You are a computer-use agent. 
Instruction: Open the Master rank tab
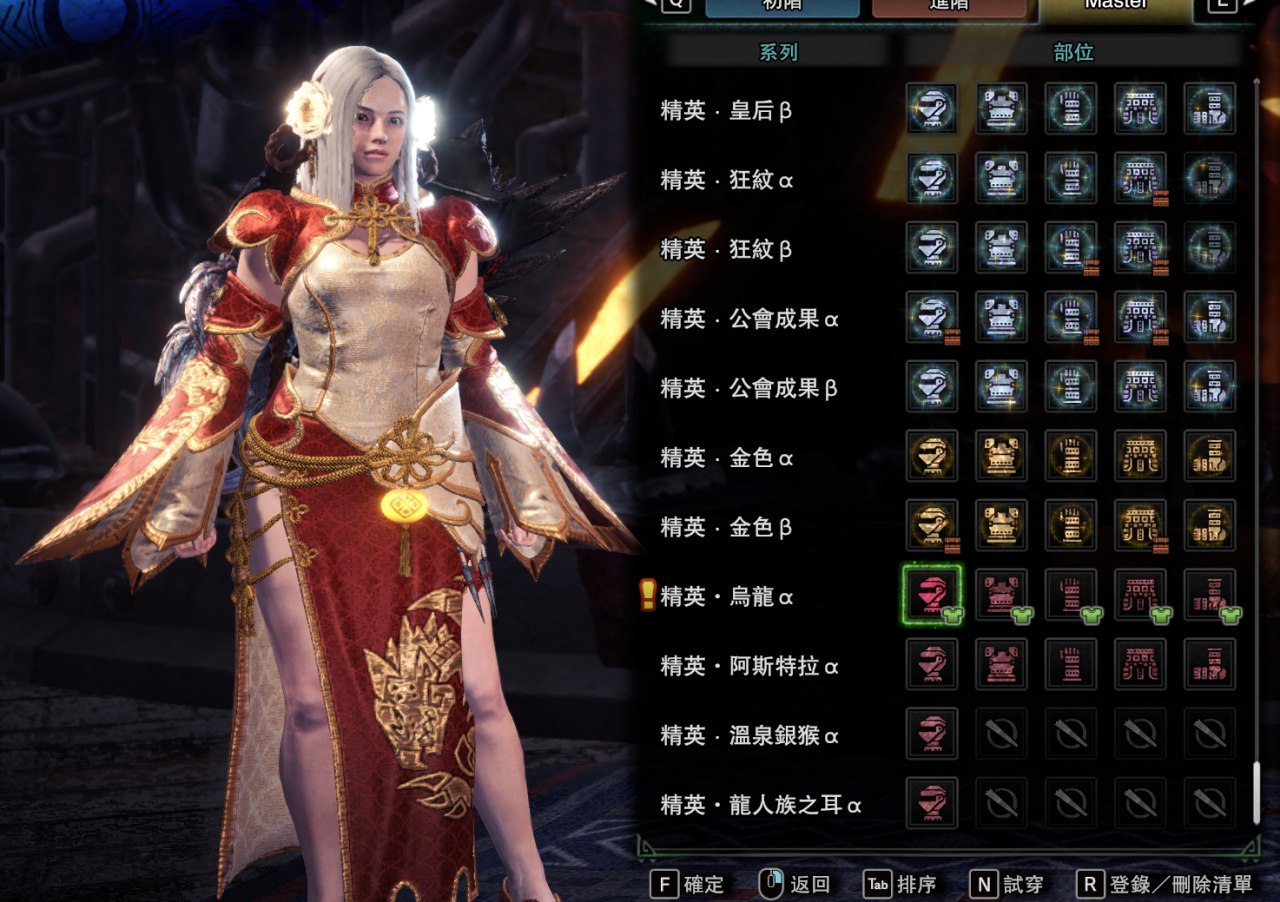[1115, 6]
